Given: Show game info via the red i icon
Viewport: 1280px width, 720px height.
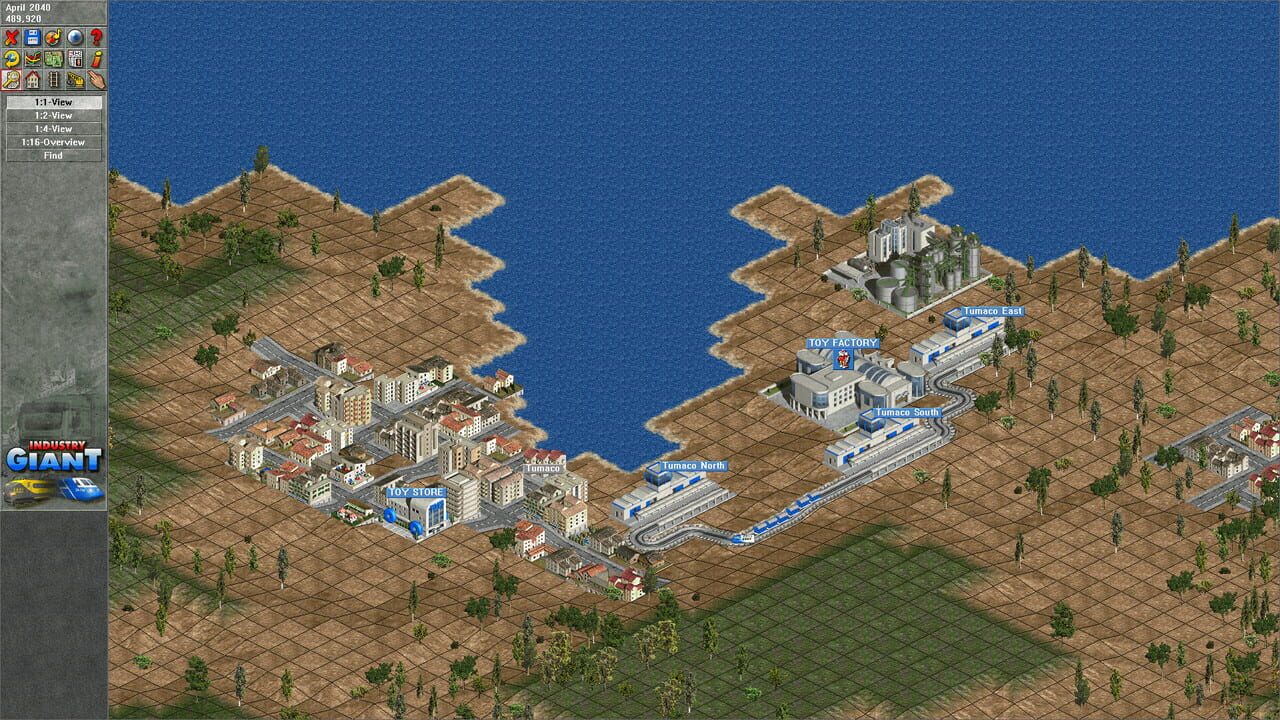Looking at the screenshot, I should click(x=97, y=58).
